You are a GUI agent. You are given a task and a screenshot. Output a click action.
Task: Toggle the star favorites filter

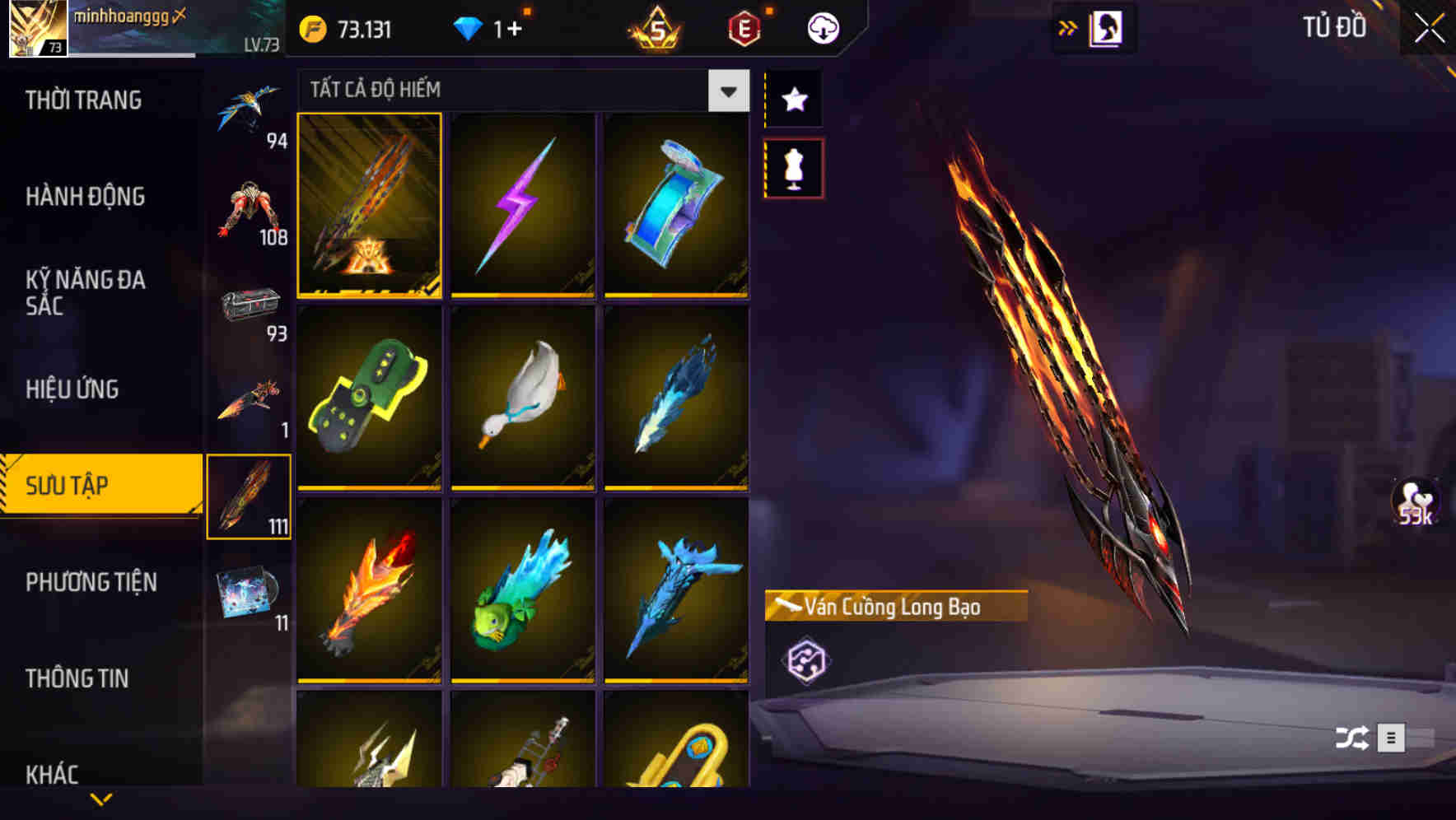point(793,99)
